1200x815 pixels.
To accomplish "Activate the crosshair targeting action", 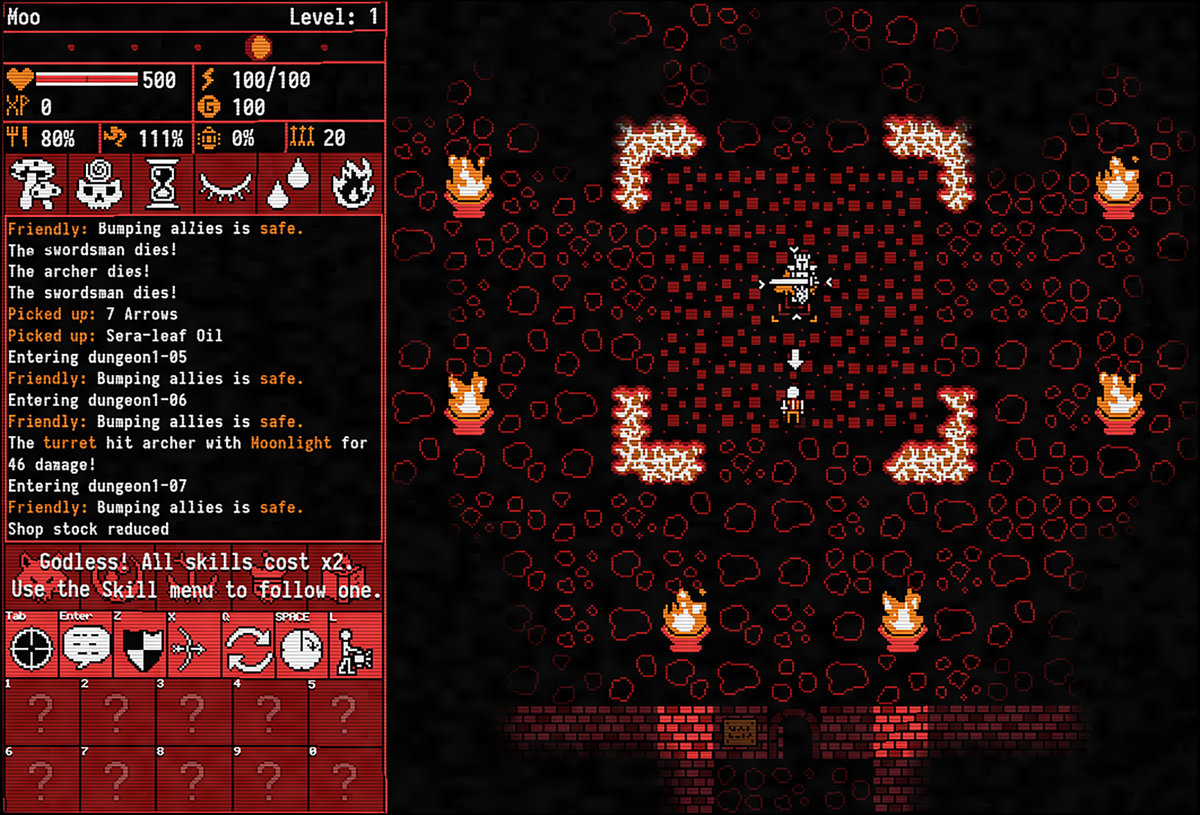I will tap(31, 648).
